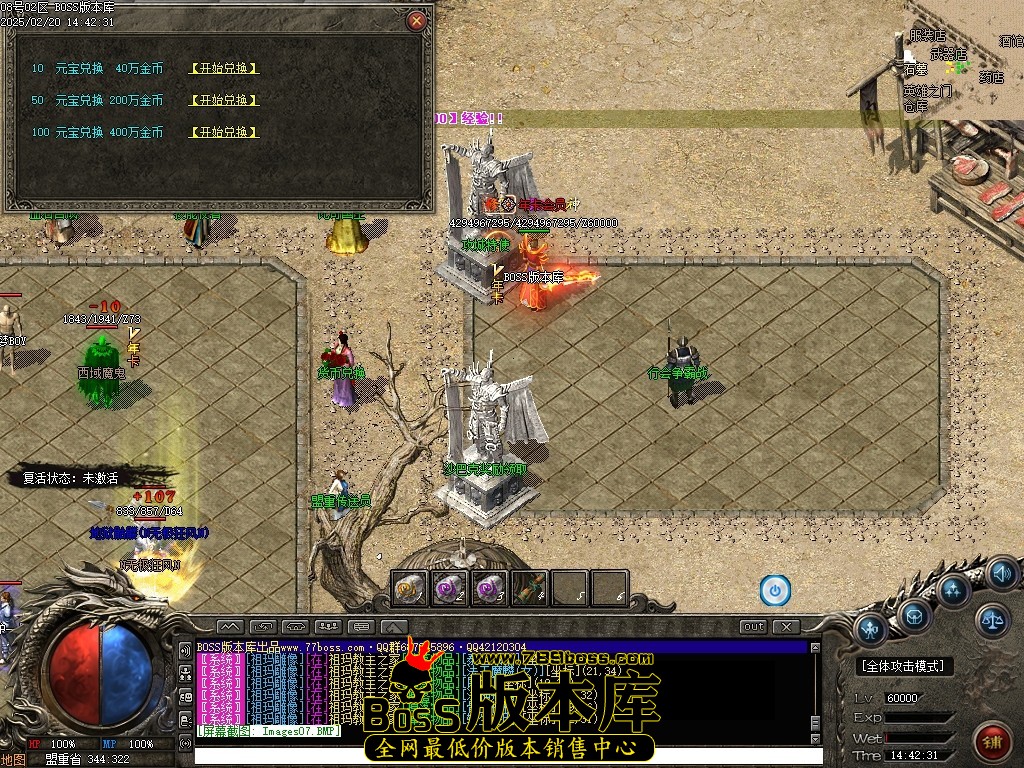Open the red shop button marked 铺
The height and width of the screenshot is (768, 1024).
(993, 741)
